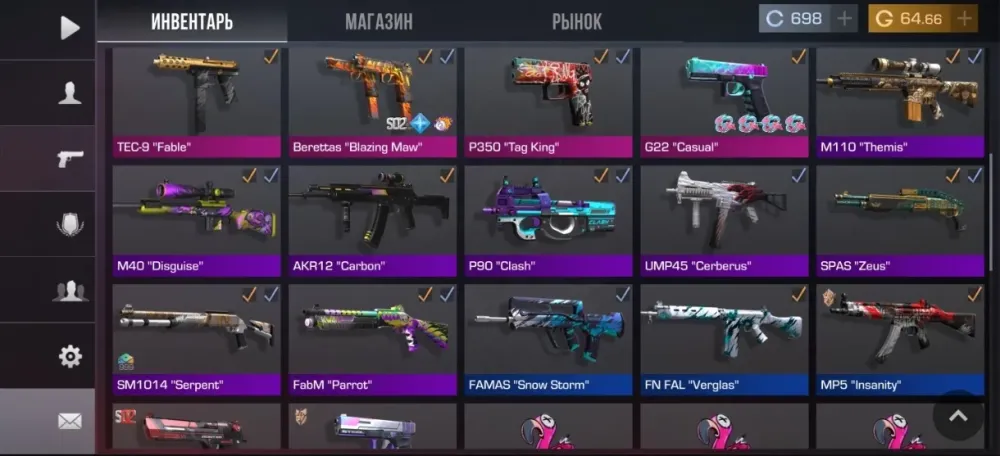This screenshot has width=1000, height=456.
Task: Add more silver currency with plus button
Action: click(x=843, y=19)
